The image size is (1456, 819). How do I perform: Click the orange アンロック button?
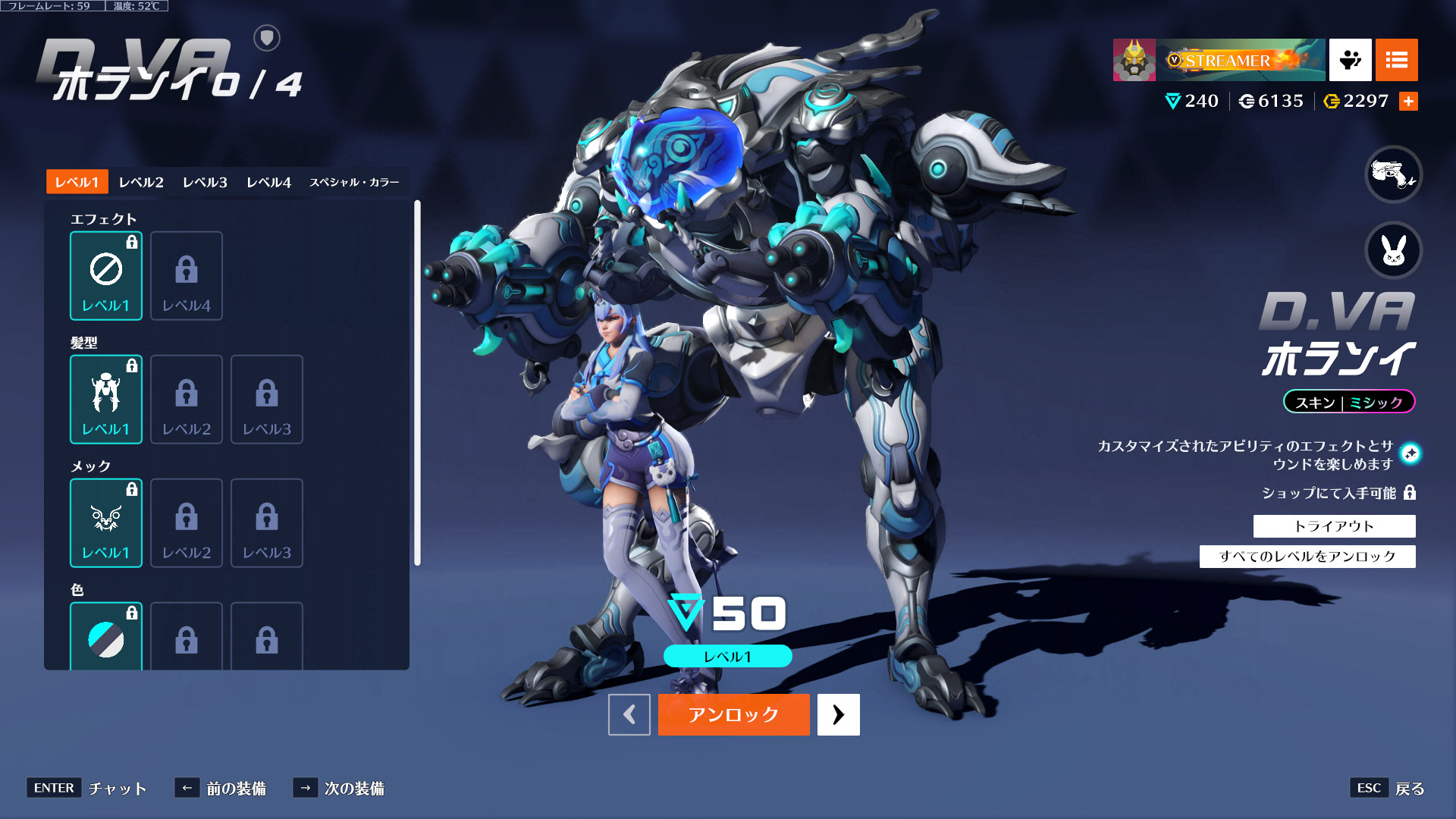pyautogui.click(x=733, y=714)
